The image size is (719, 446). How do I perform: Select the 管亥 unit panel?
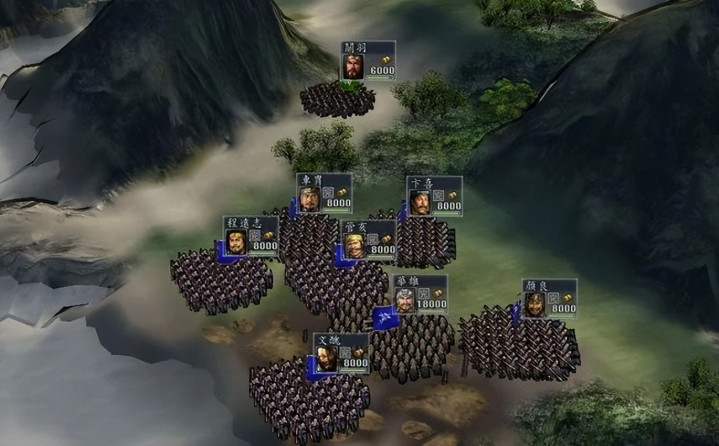pyautogui.click(x=369, y=240)
